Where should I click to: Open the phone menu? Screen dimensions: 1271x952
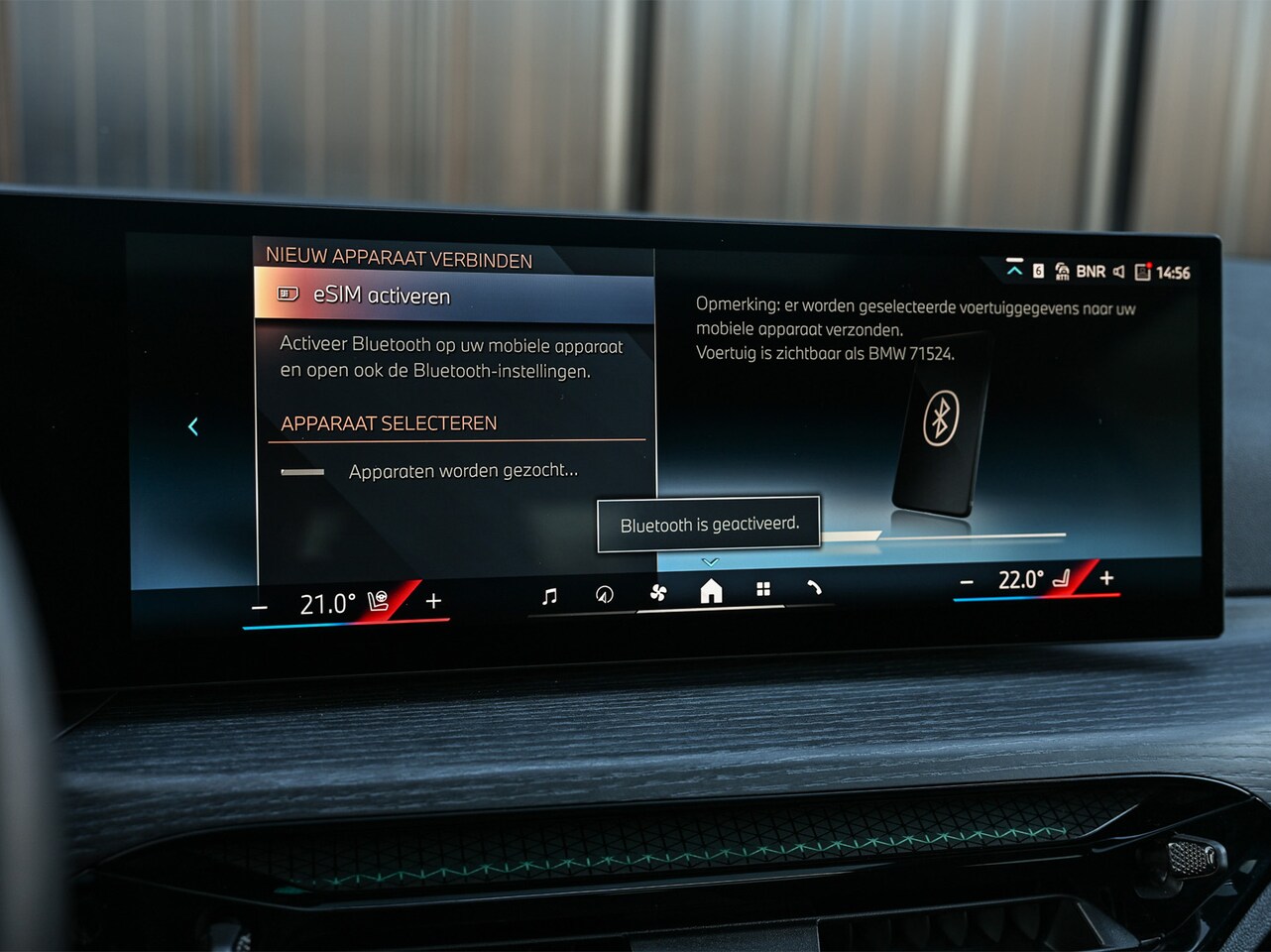814,588
